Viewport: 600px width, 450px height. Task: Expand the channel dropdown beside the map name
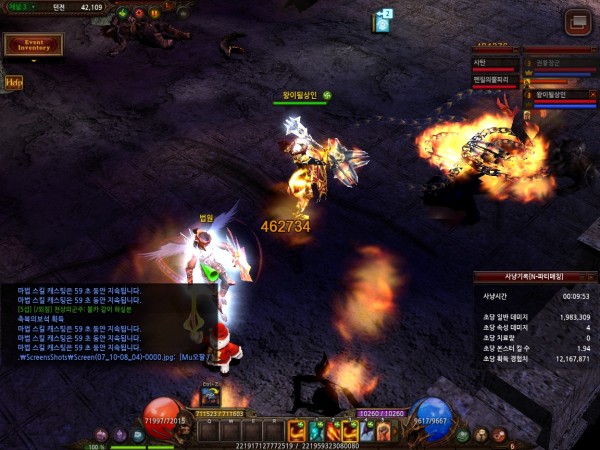[x=33, y=7]
